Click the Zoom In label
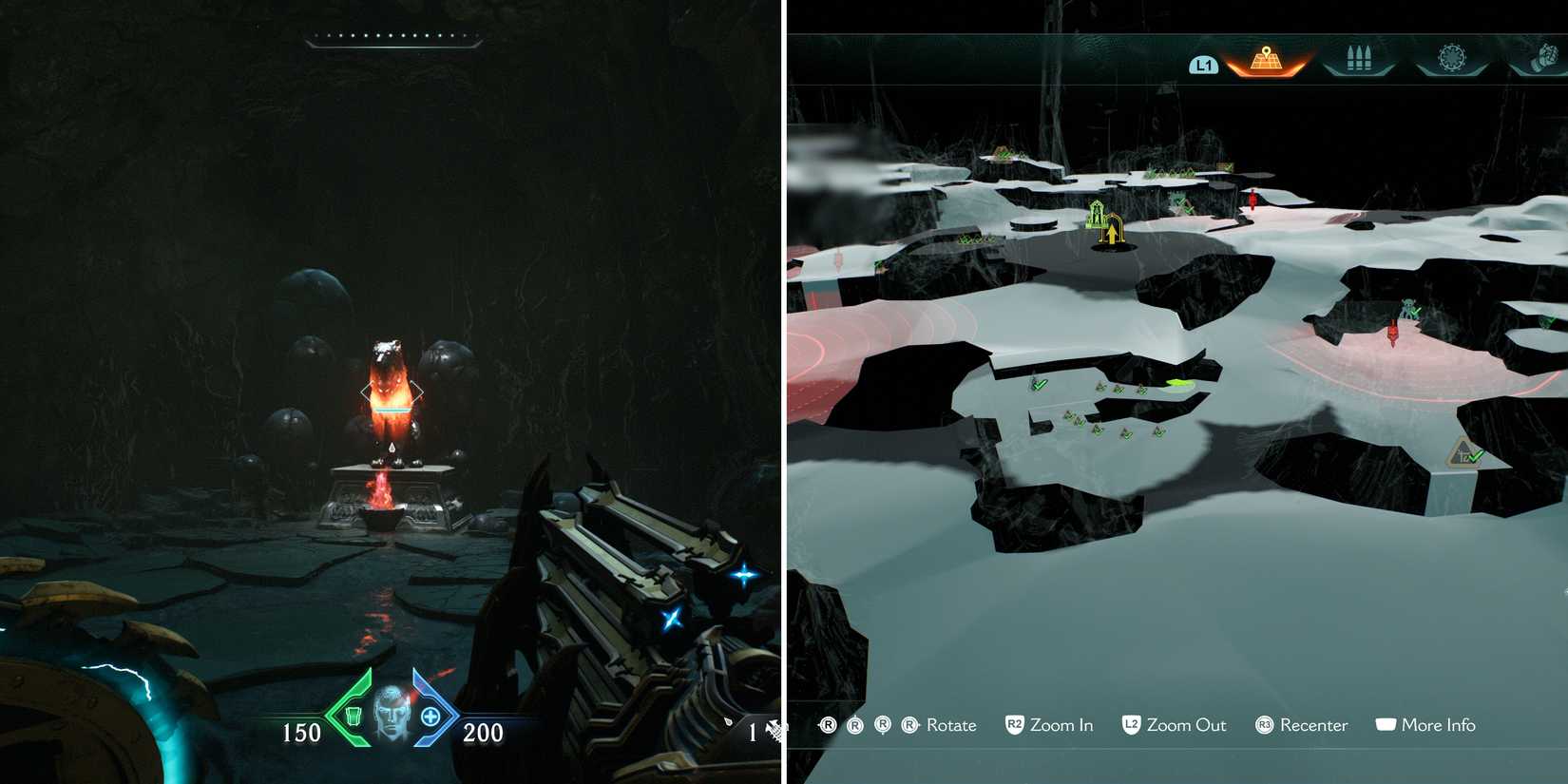 [1062, 725]
